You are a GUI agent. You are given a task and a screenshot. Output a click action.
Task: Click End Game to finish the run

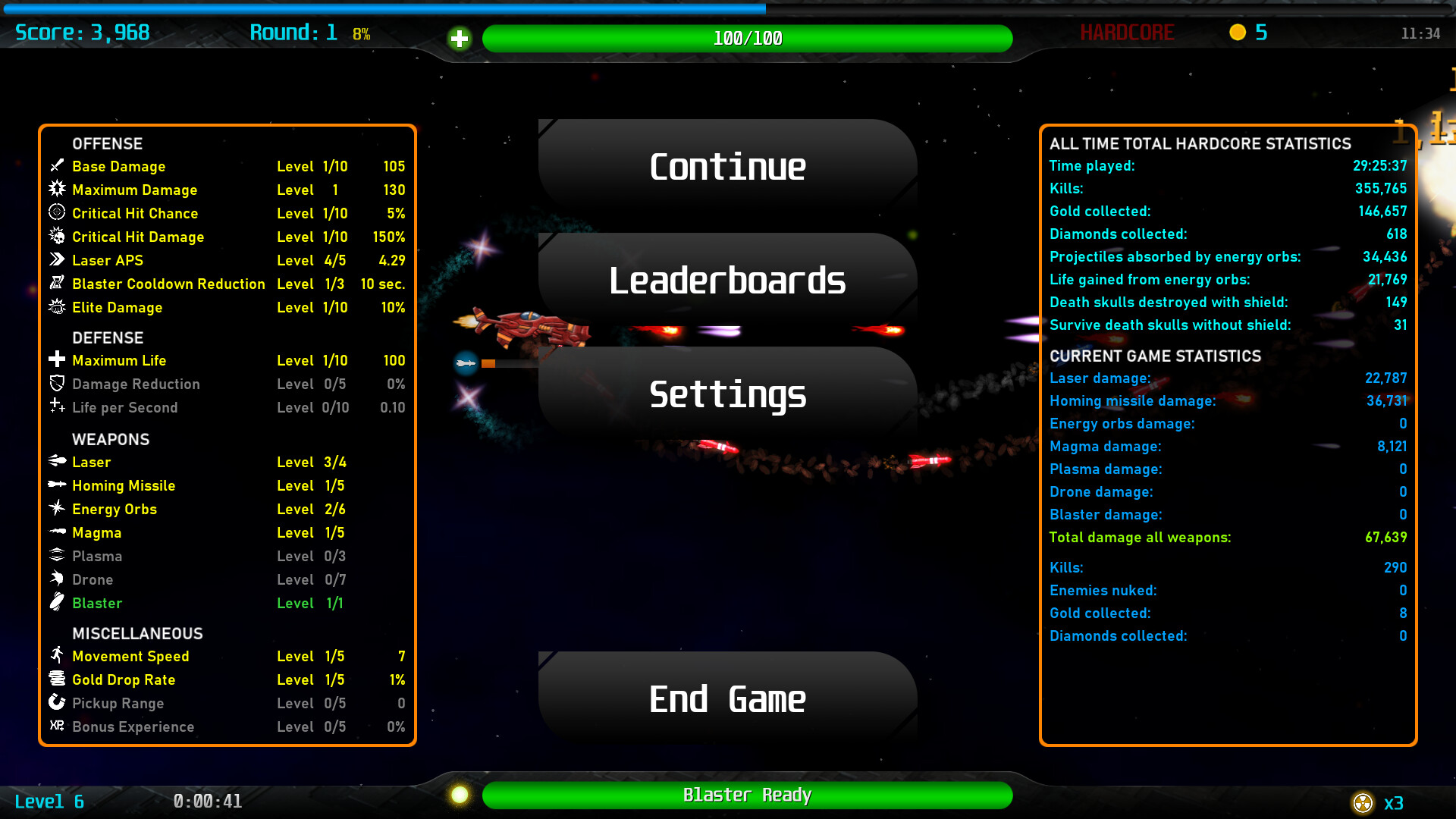click(x=727, y=698)
